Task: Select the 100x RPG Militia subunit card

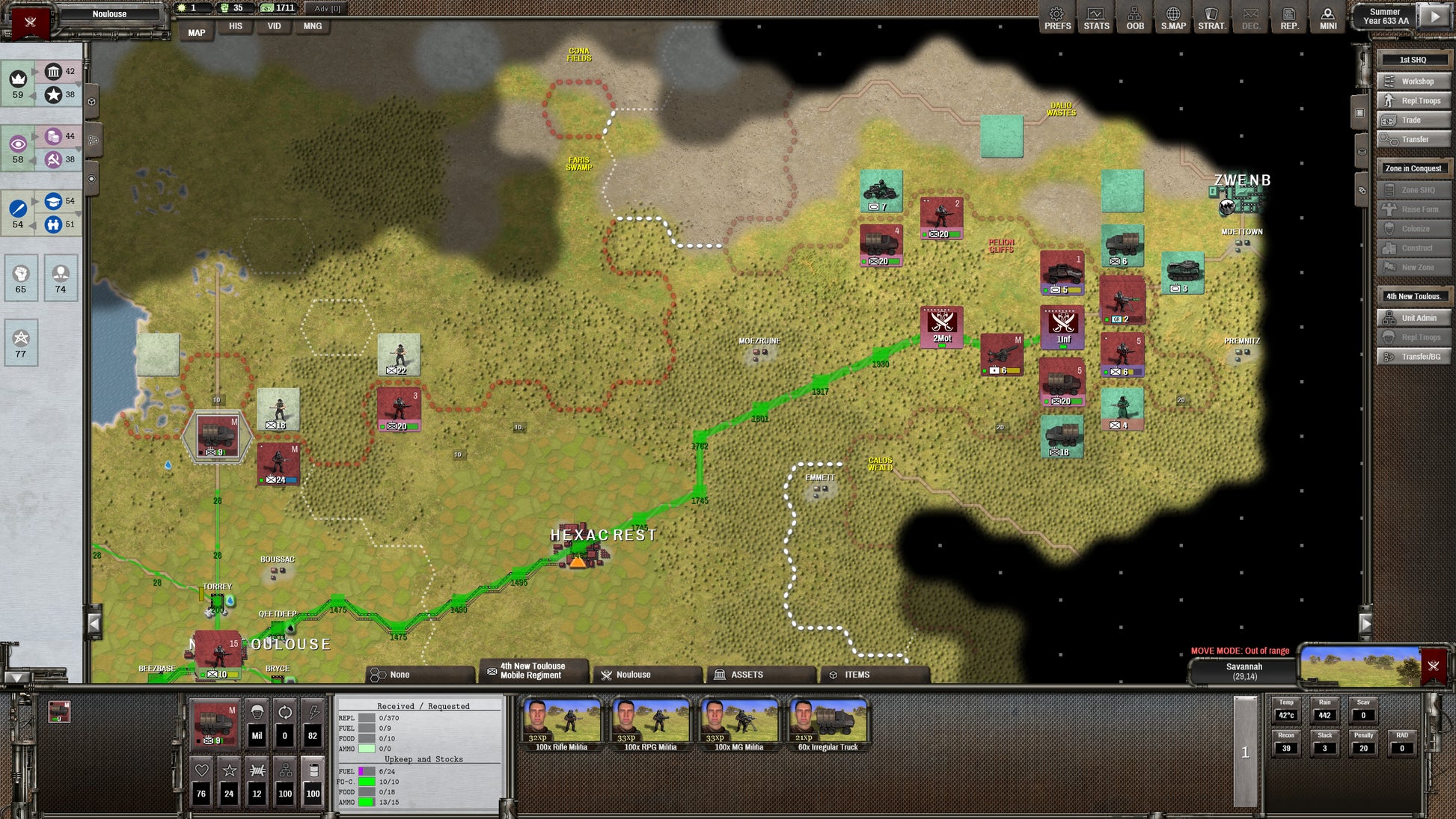Action: [650, 724]
